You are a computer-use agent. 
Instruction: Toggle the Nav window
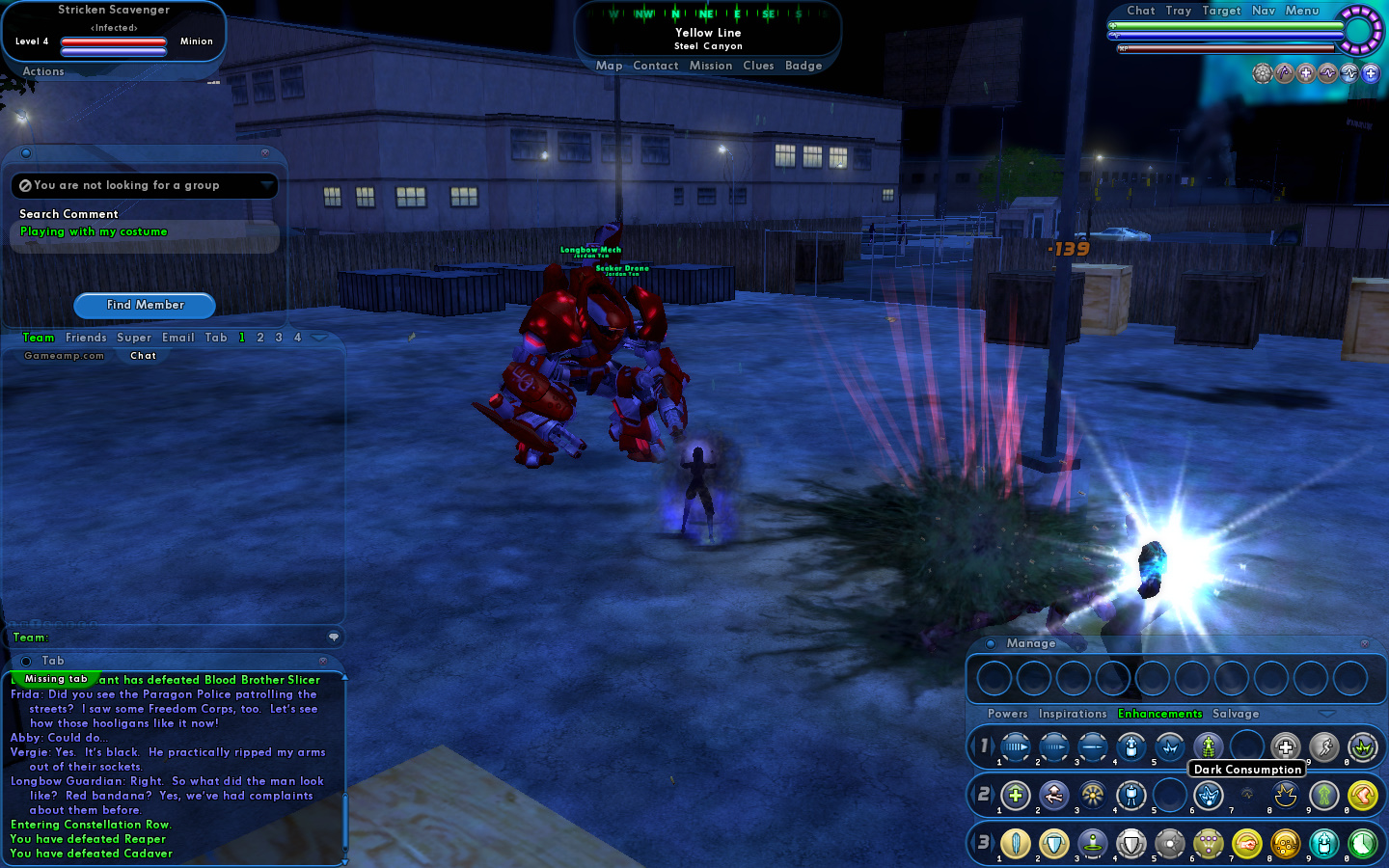point(1264,11)
